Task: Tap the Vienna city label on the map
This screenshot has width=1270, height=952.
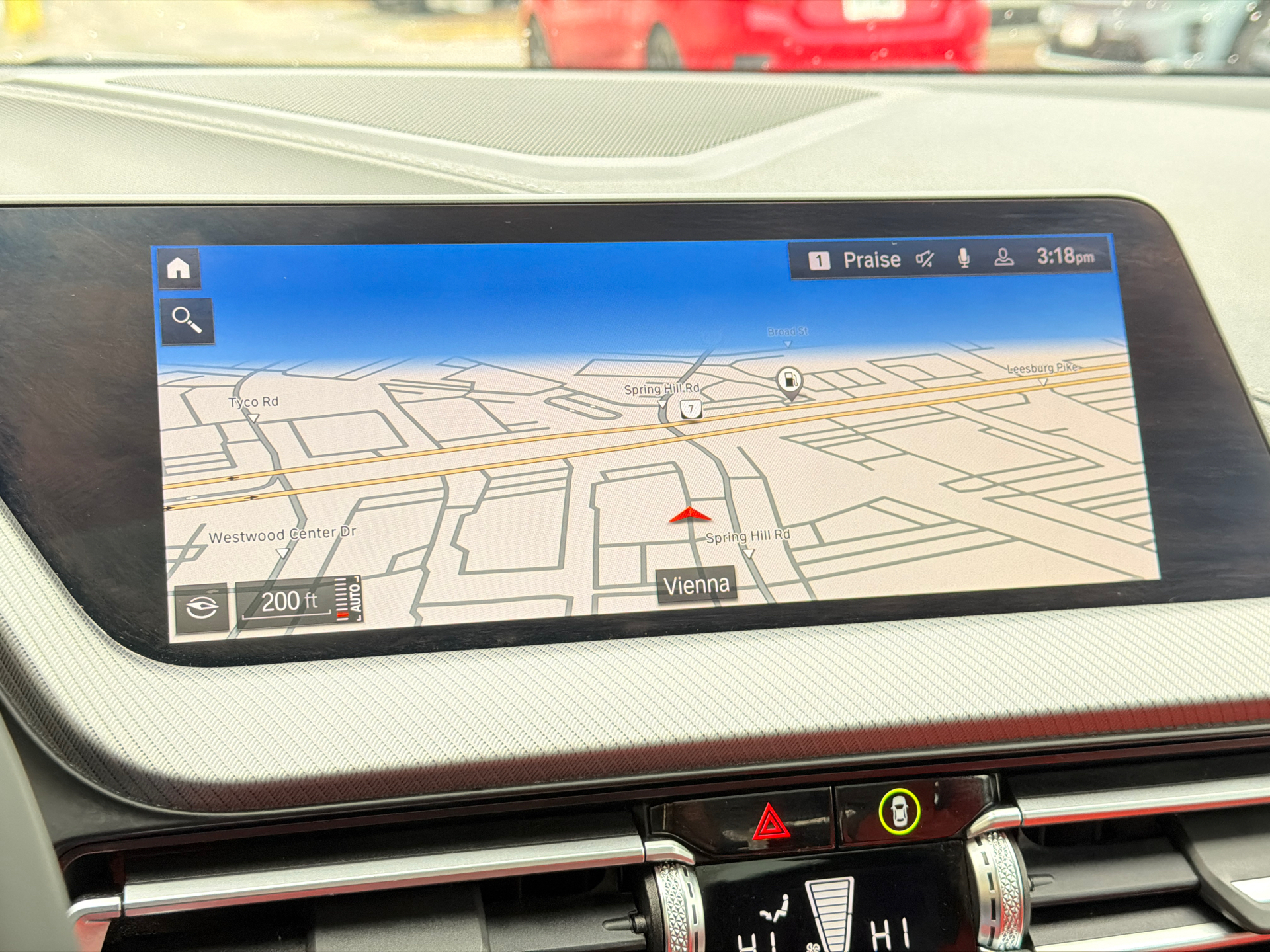Action: click(x=697, y=584)
